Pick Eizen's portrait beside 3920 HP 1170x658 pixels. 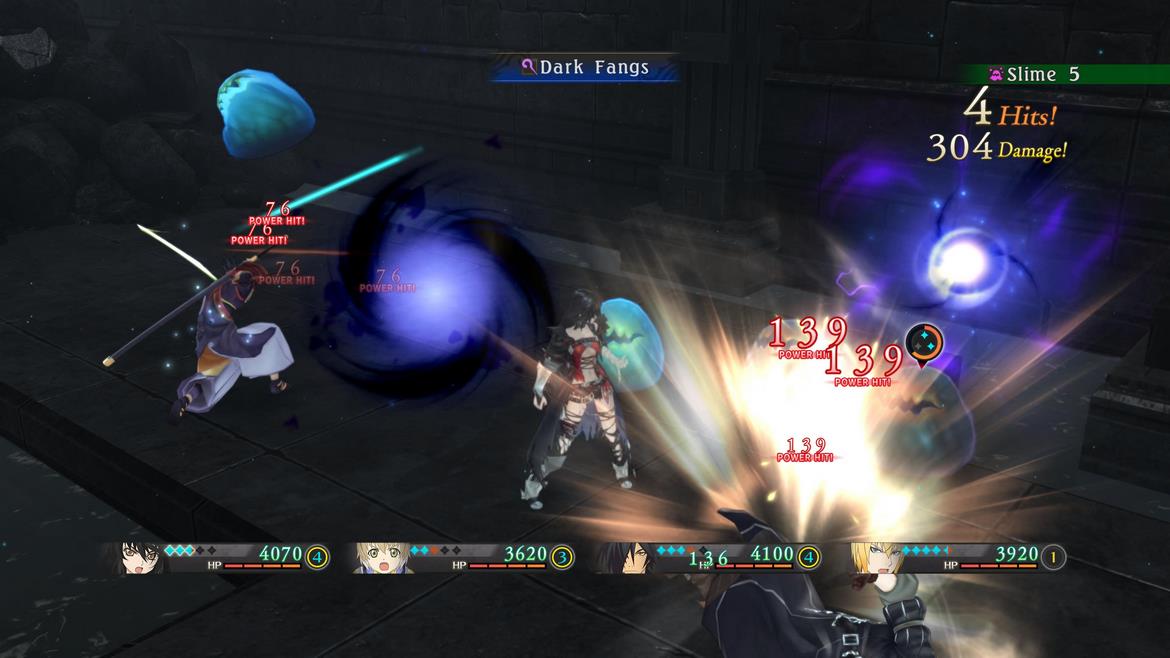coord(872,557)
